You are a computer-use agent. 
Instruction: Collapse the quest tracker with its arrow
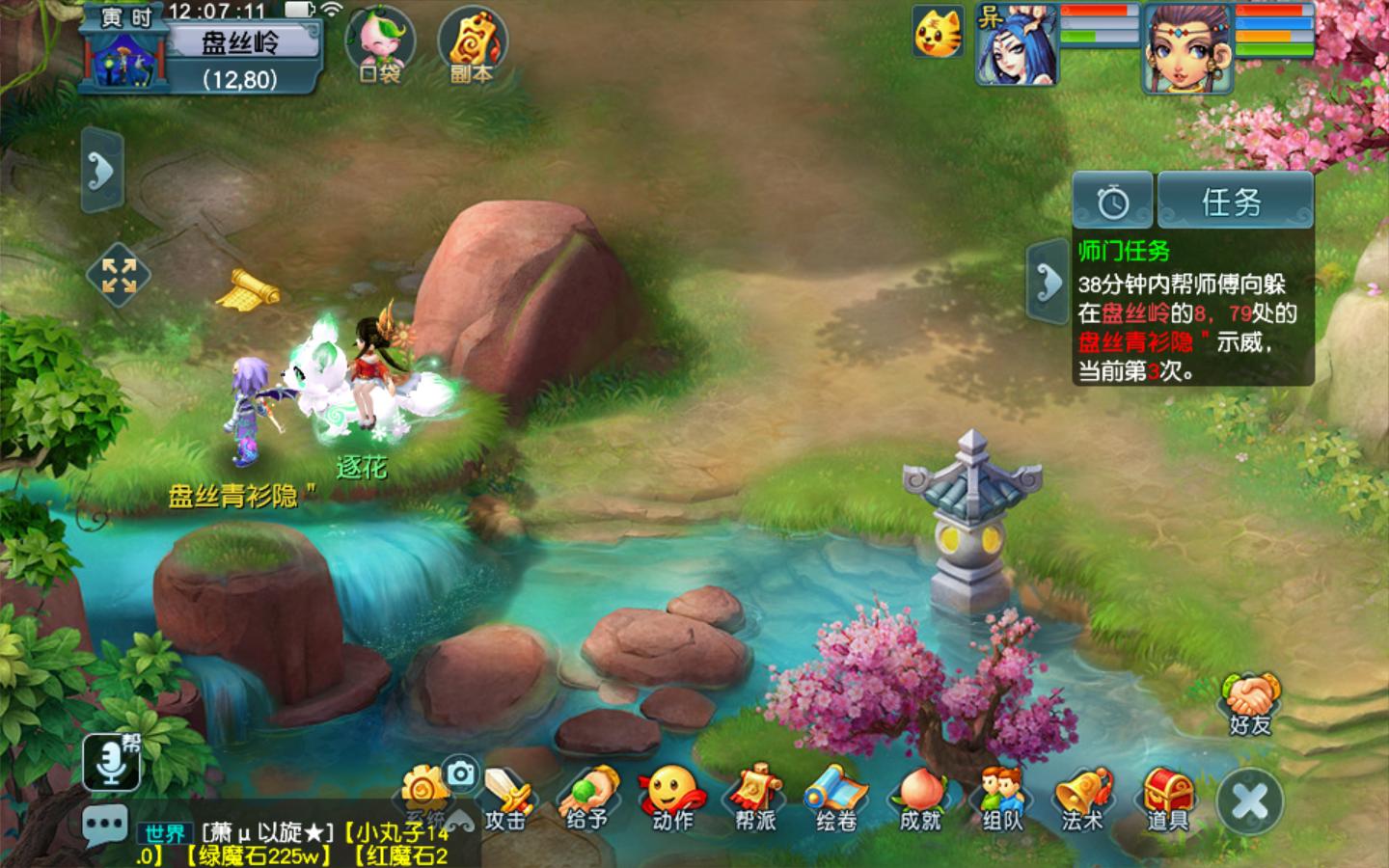(1048, 281)
